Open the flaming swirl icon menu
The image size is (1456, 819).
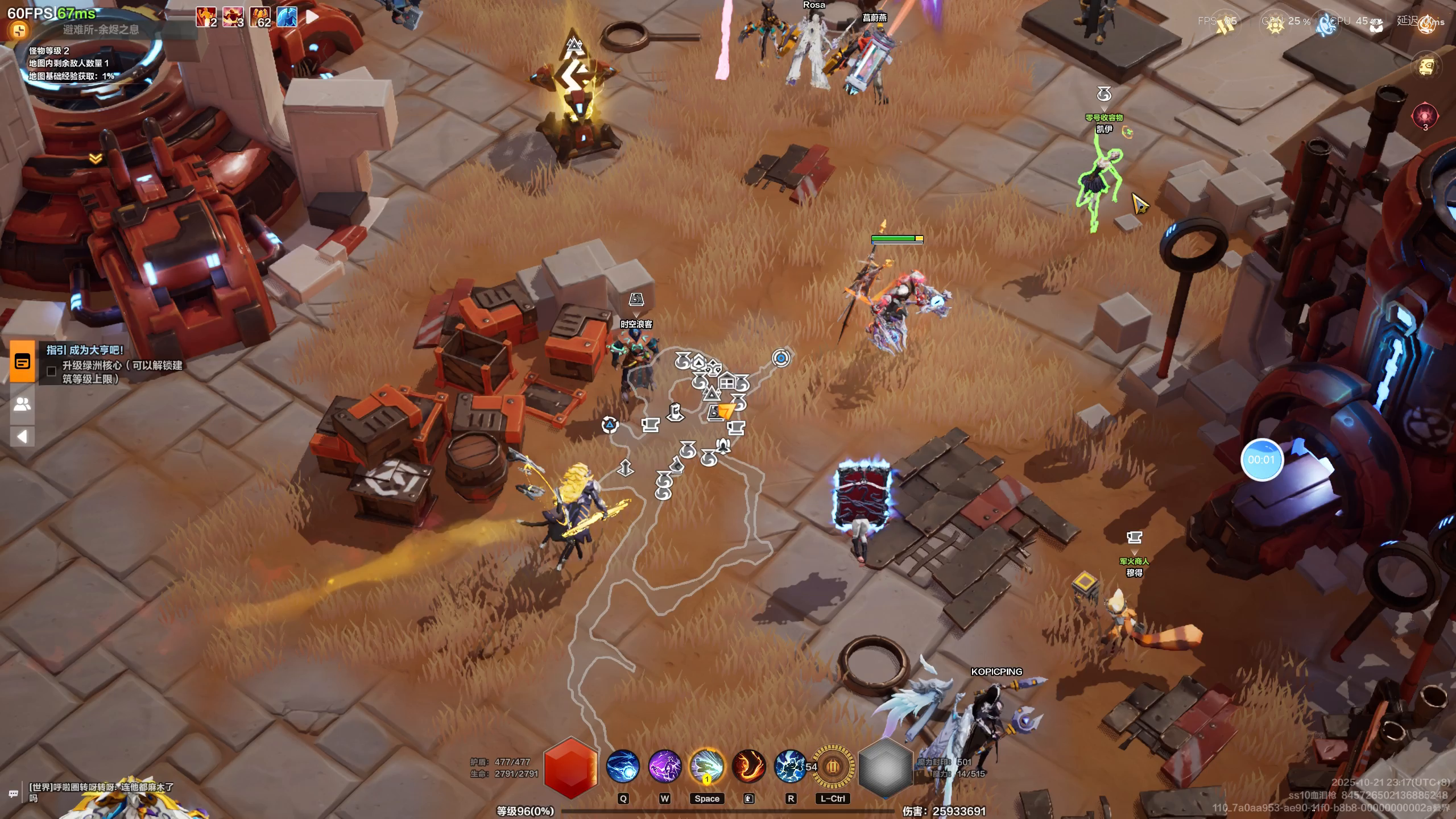click(x=1426, y=24)
